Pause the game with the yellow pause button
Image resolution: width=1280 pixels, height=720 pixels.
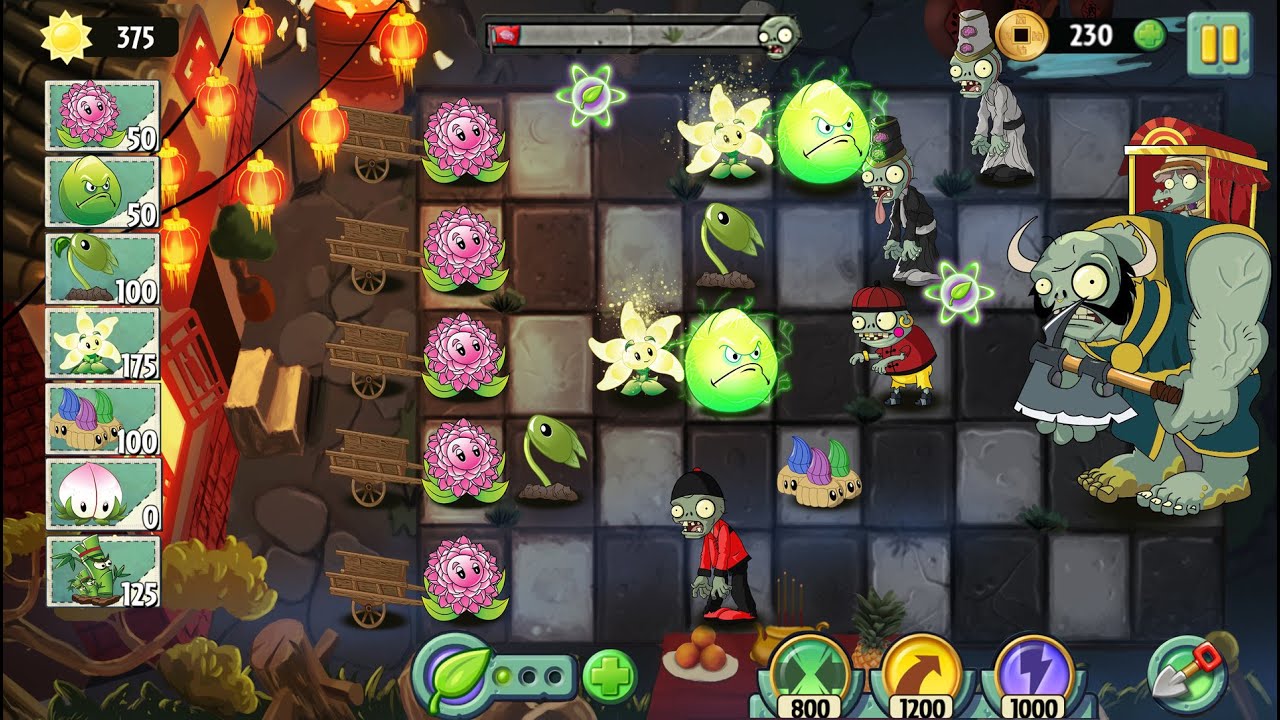click(x=1218, y=43)
